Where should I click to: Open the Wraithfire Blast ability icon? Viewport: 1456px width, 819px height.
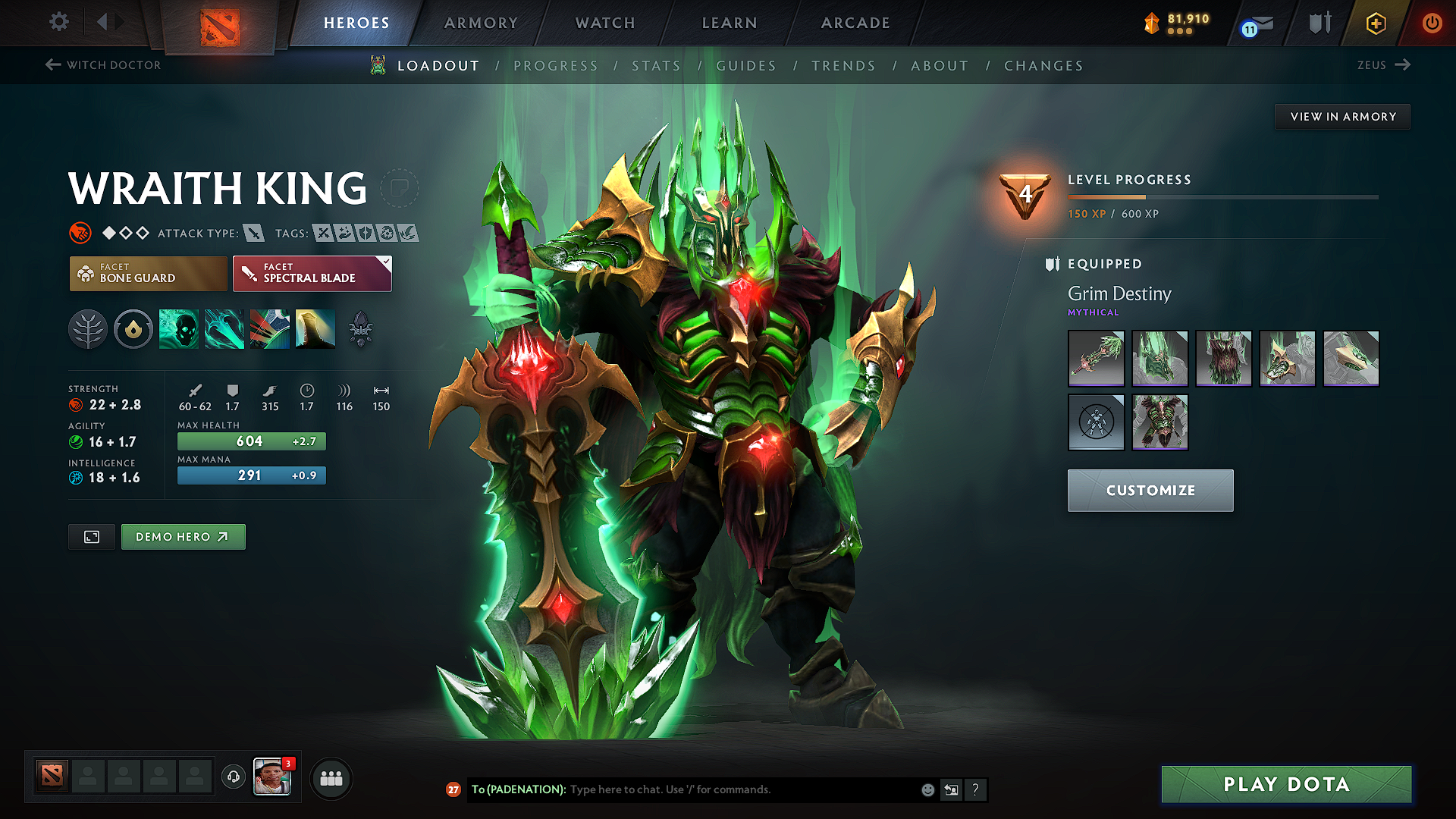(x=179, y=329)
